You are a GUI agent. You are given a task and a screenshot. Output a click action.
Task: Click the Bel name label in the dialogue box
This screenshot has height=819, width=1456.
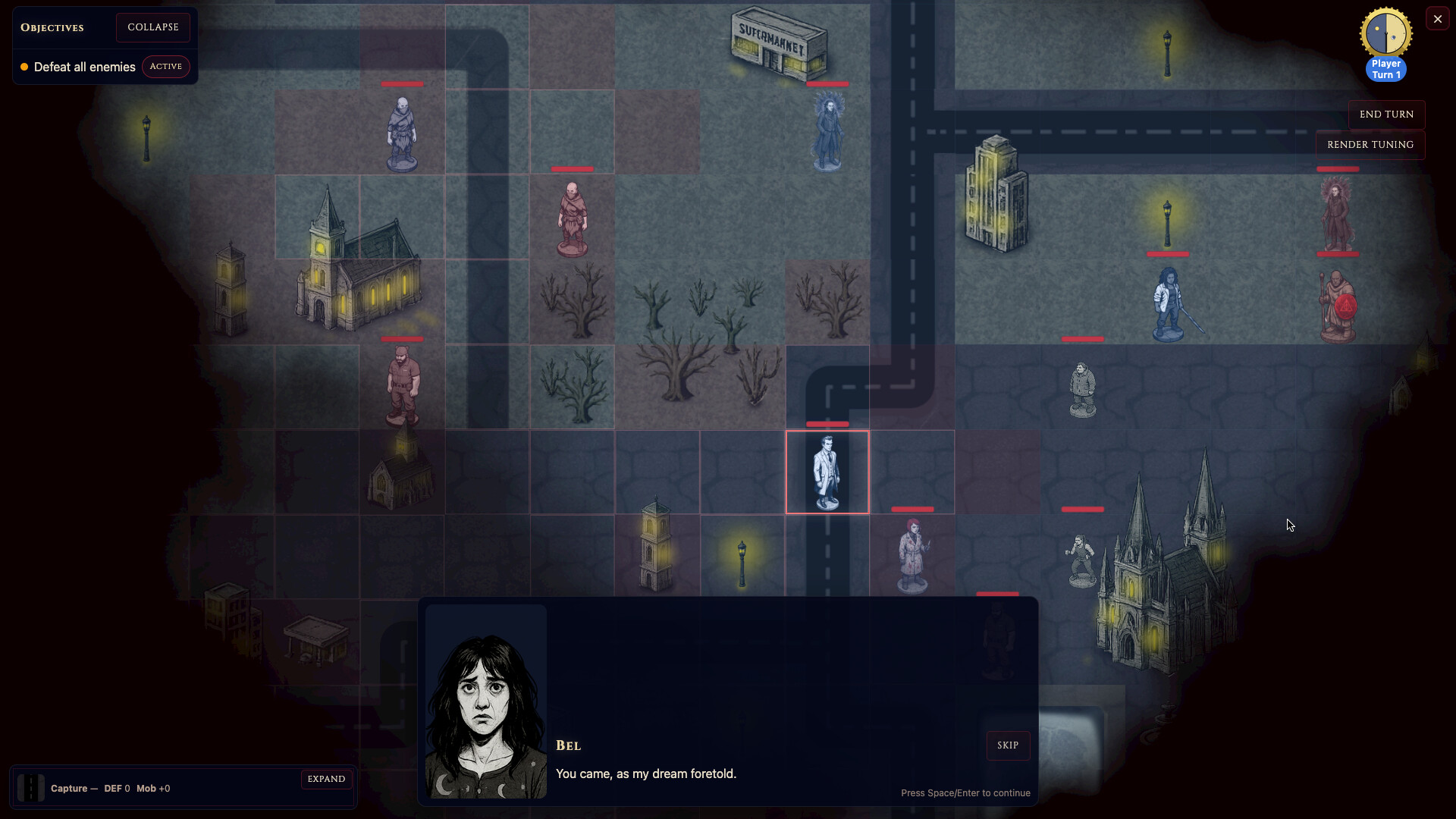click(x=569, y=745)
